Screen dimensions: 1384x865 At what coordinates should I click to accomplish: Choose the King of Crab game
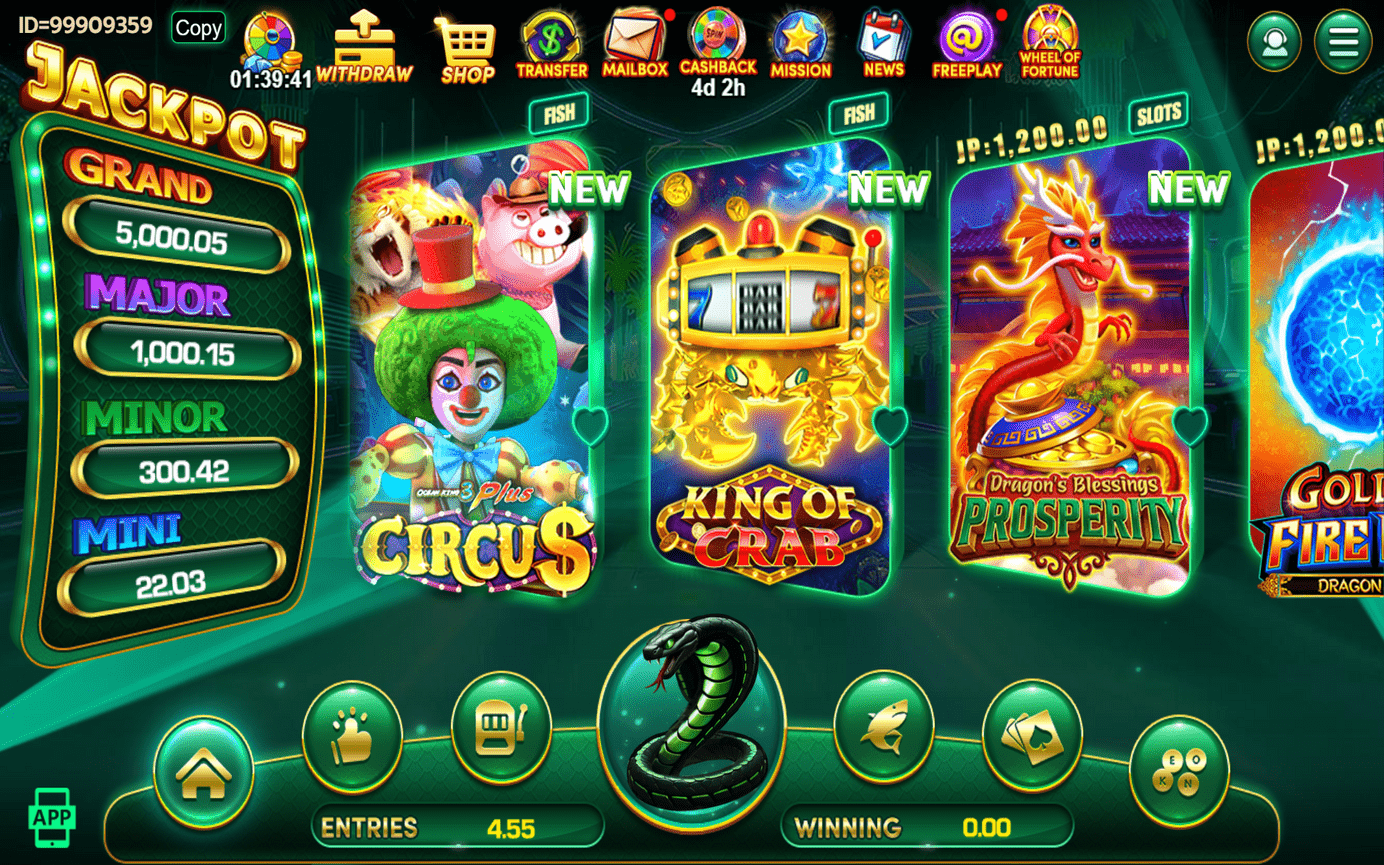(768, 370)
